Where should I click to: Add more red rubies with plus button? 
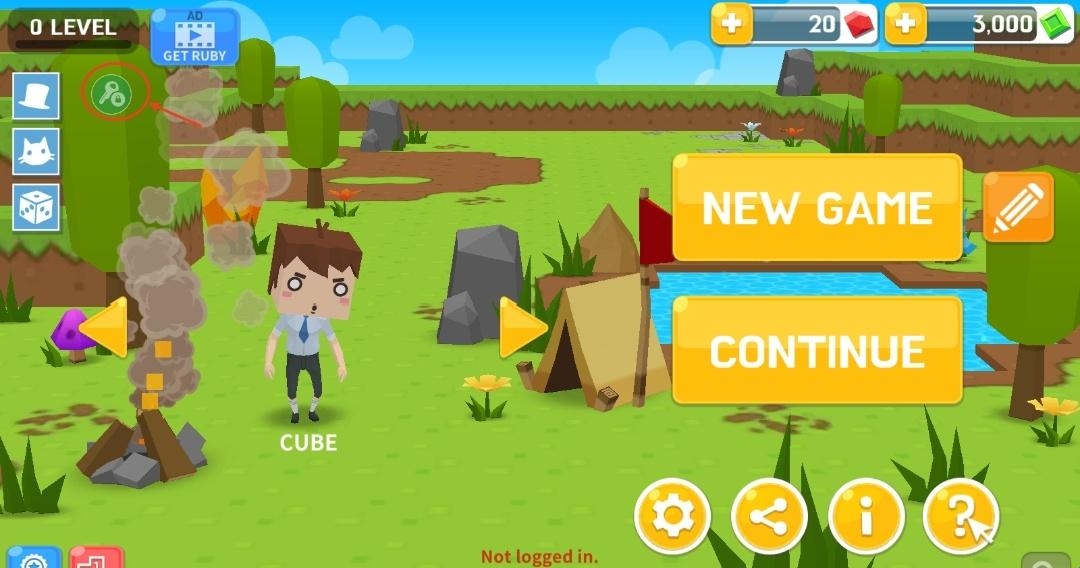point(732,25)
